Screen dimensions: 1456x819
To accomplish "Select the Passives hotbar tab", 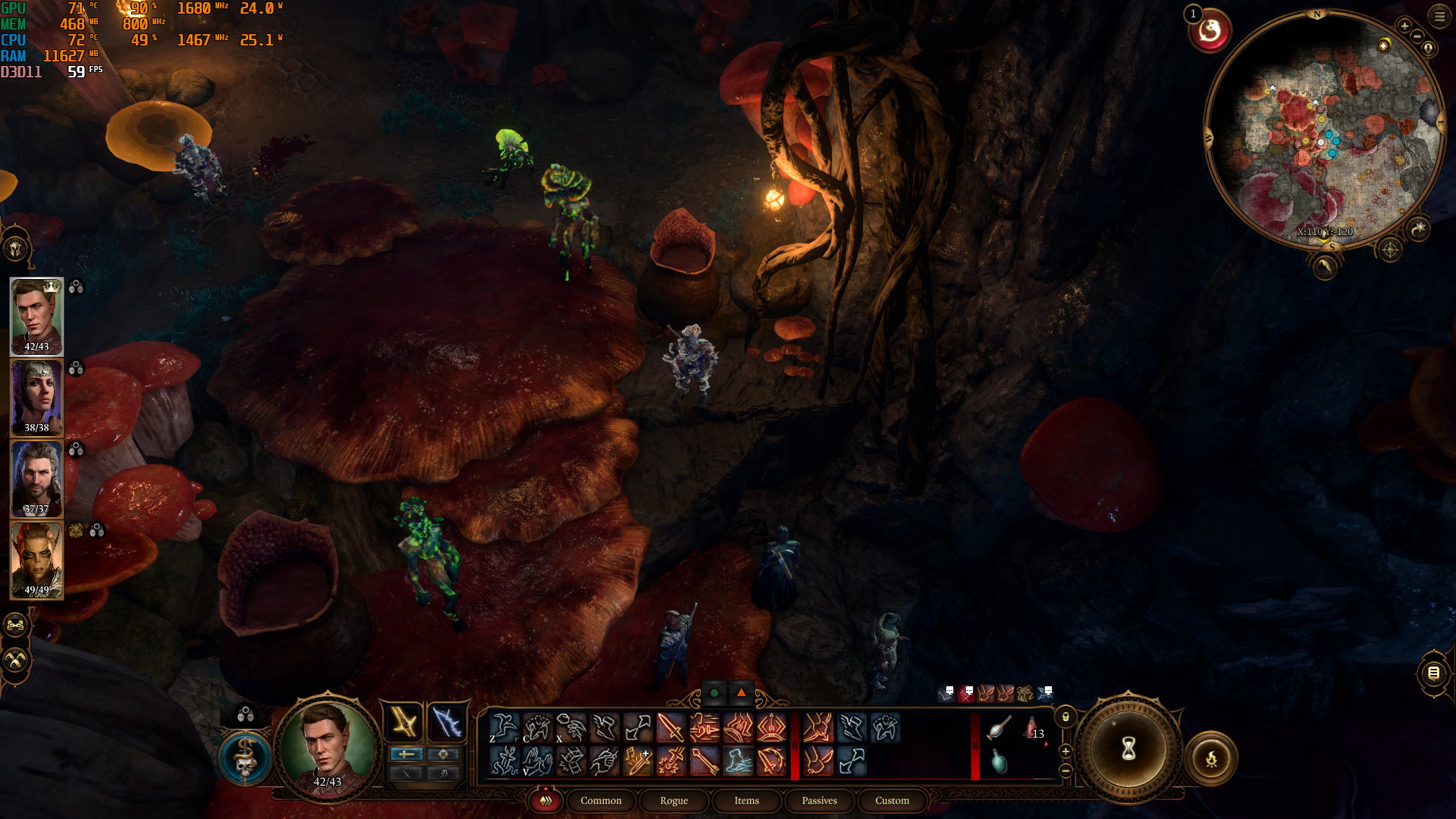I will 819,801.
